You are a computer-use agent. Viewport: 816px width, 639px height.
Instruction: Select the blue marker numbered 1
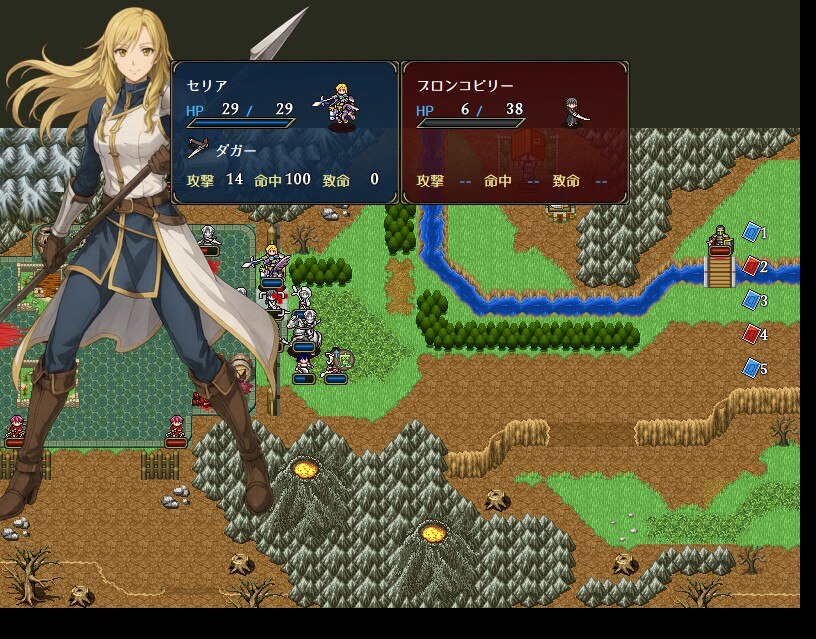point(752,233)
